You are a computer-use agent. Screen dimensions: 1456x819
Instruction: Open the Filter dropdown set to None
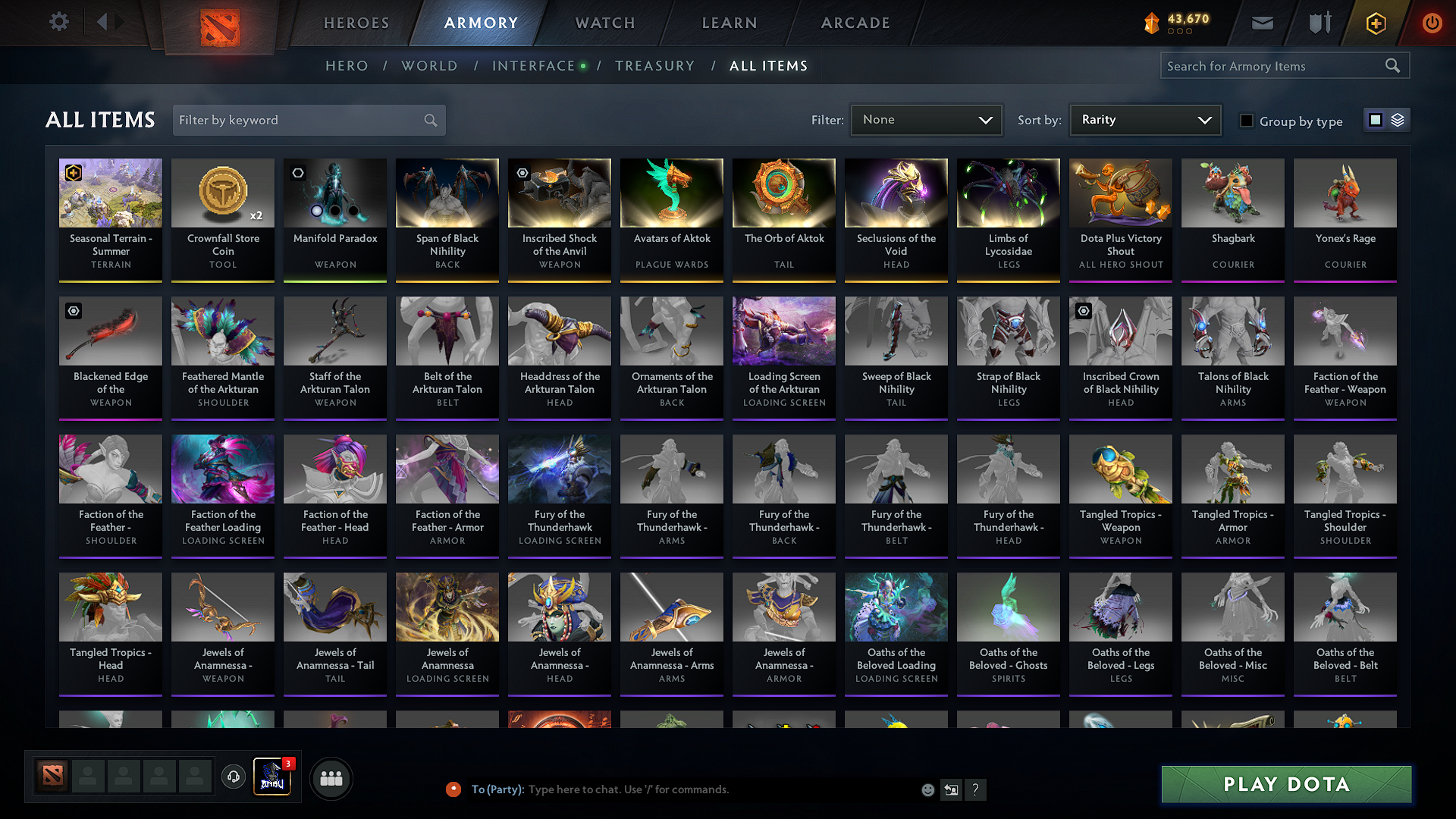point(926,119)
